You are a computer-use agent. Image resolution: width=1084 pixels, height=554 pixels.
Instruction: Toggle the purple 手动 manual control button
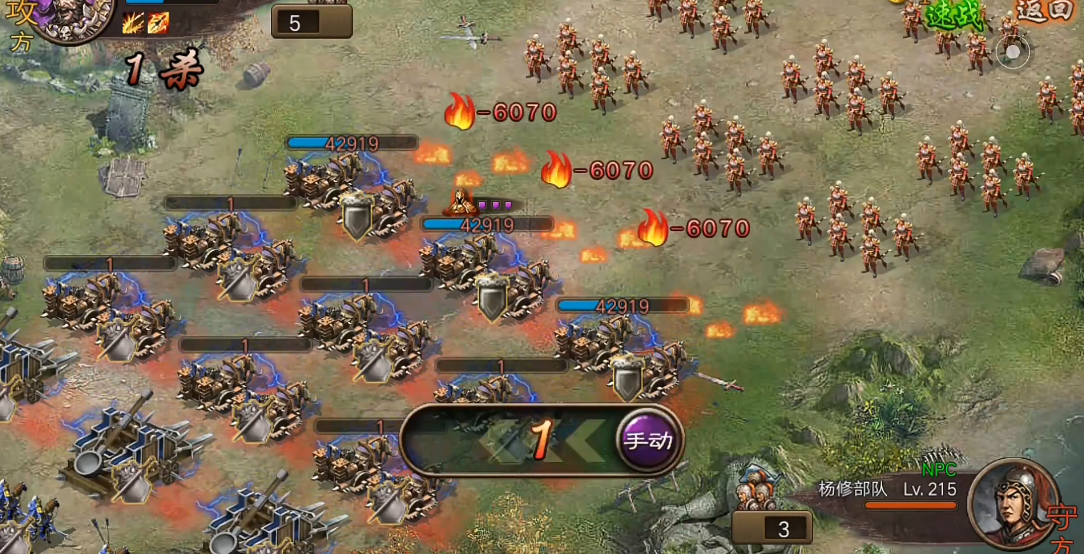tap(648, 439)
